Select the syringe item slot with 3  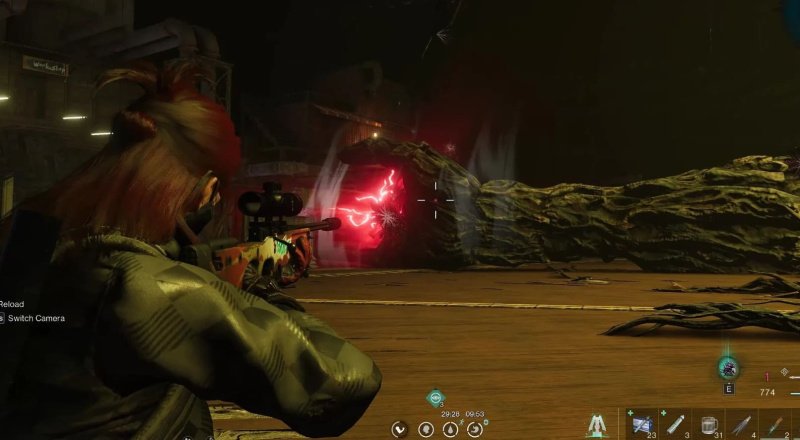(x=676, y=425)
